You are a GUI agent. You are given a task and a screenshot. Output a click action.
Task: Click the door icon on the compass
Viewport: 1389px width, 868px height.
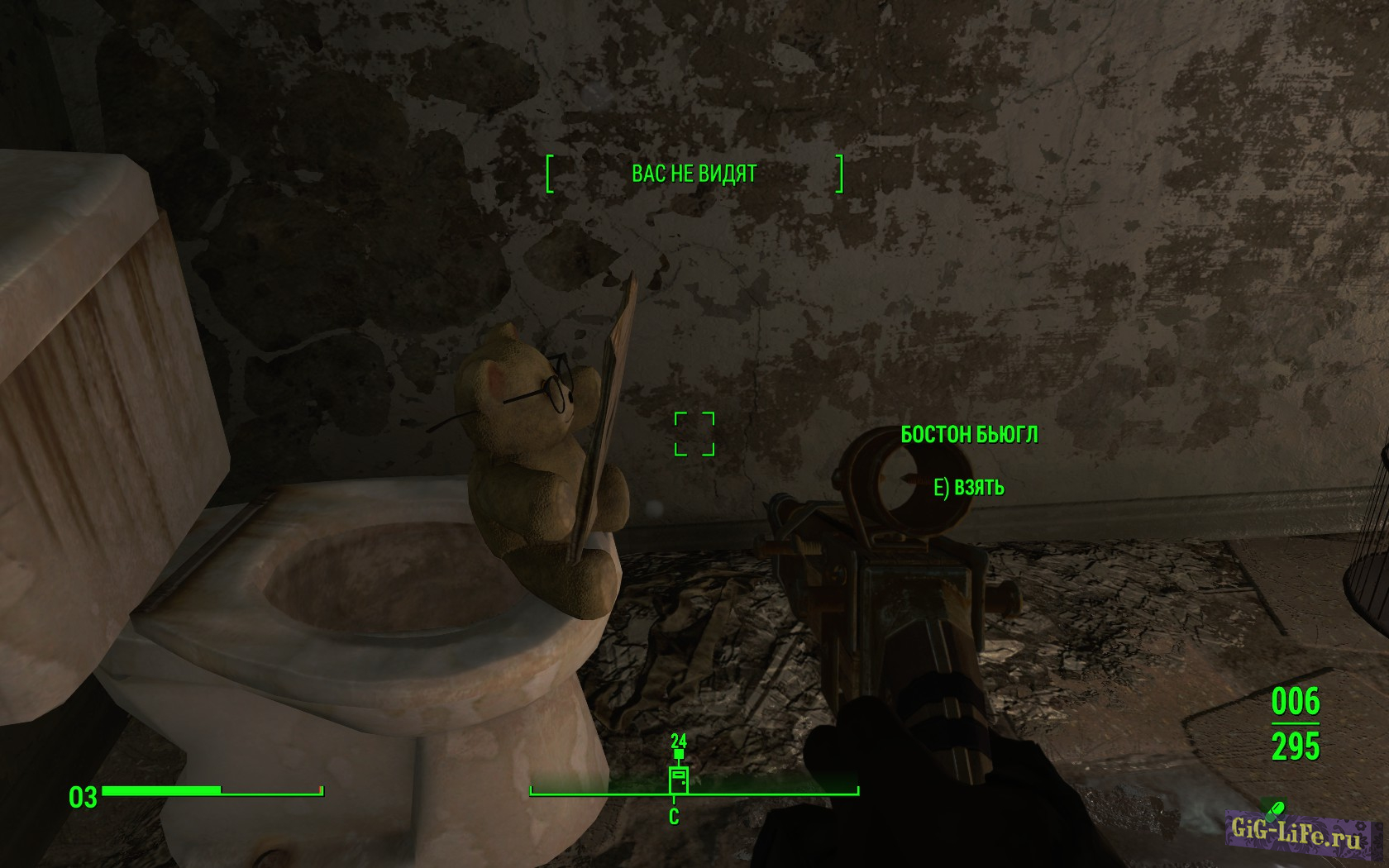coord(677,778)
